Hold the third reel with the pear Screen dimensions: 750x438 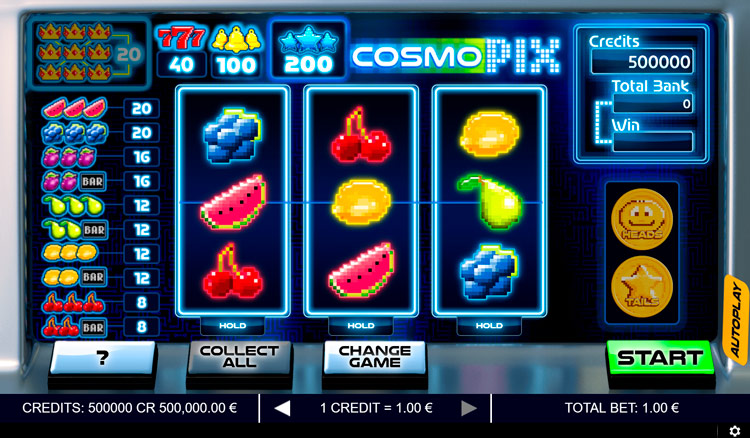click(488, 326)
